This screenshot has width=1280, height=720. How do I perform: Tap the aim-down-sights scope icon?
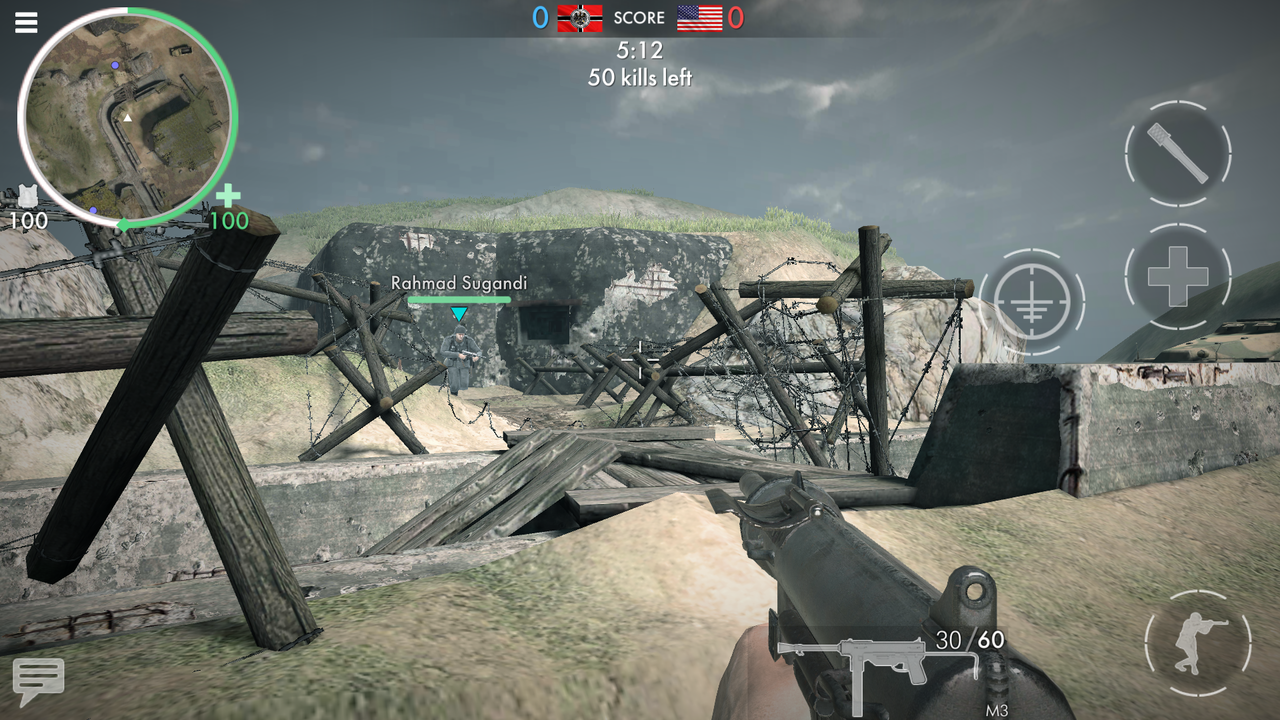click(1035, 300)
